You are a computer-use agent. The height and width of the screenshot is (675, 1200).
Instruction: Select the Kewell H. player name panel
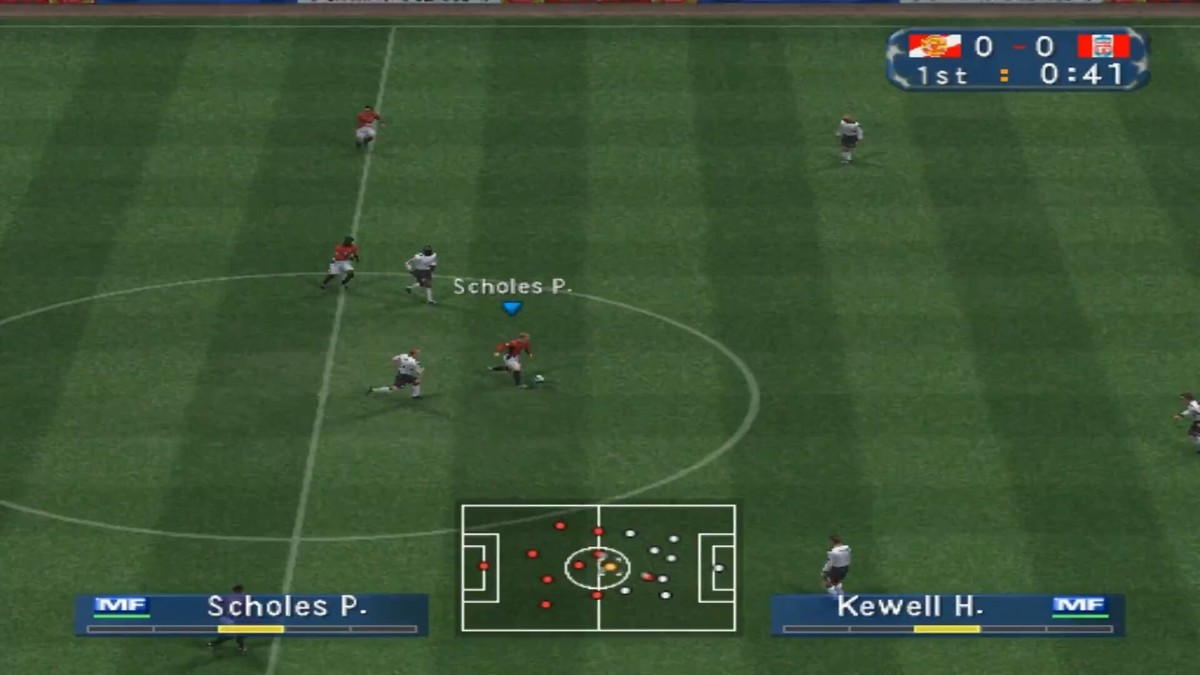click(947, 614)
